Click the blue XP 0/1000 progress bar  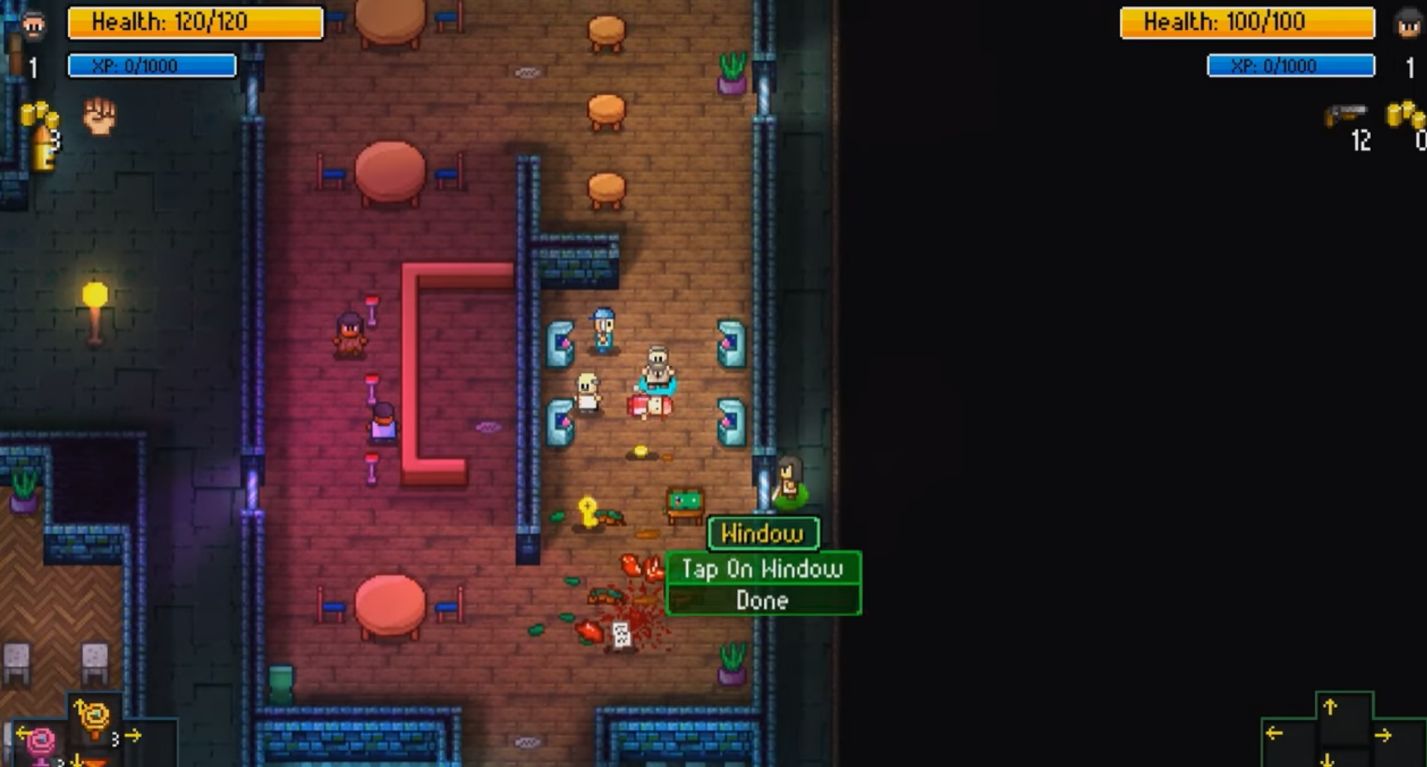pos(152,65)
